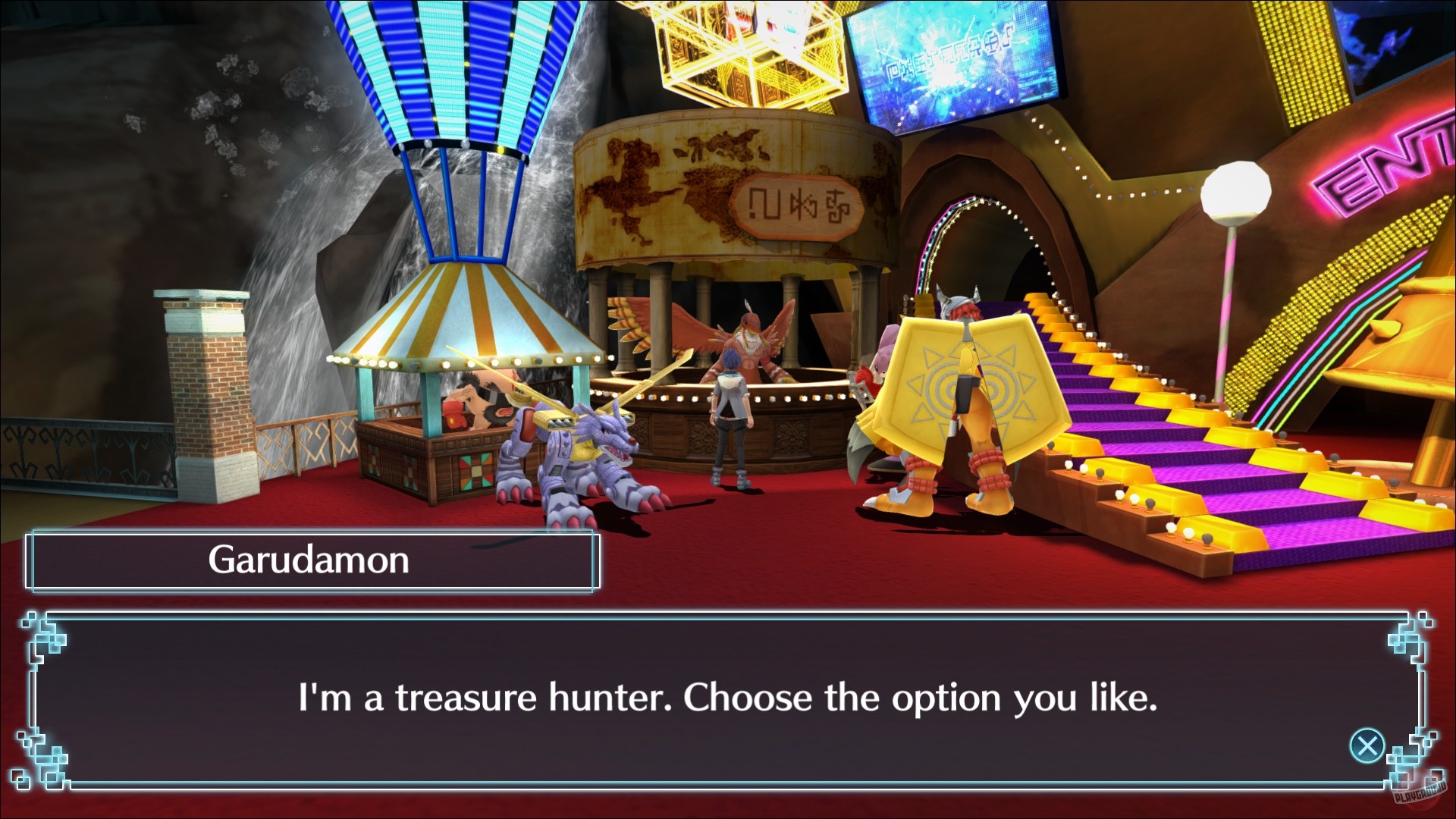Select the player character in the plaza

[726, 425]
